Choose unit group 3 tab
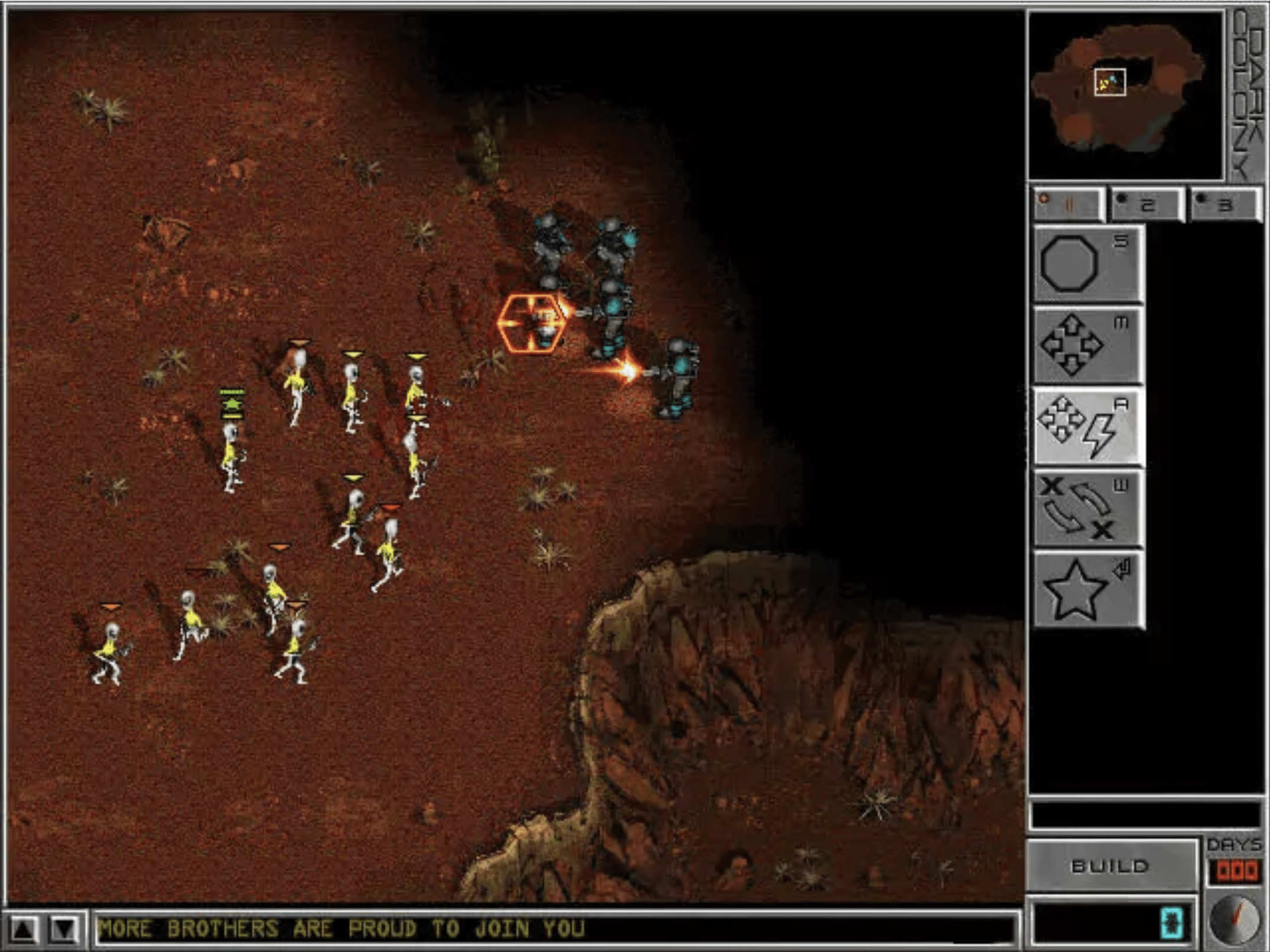This screenshot has width=1270, height=952. point(1224,205)
